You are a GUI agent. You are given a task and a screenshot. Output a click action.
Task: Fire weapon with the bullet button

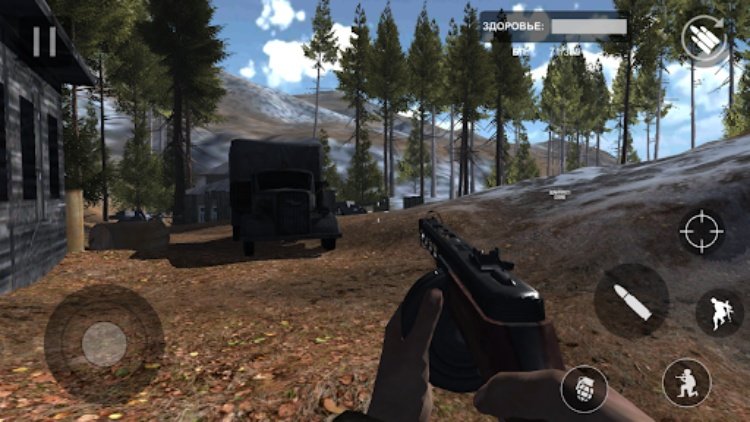[631, 300]
